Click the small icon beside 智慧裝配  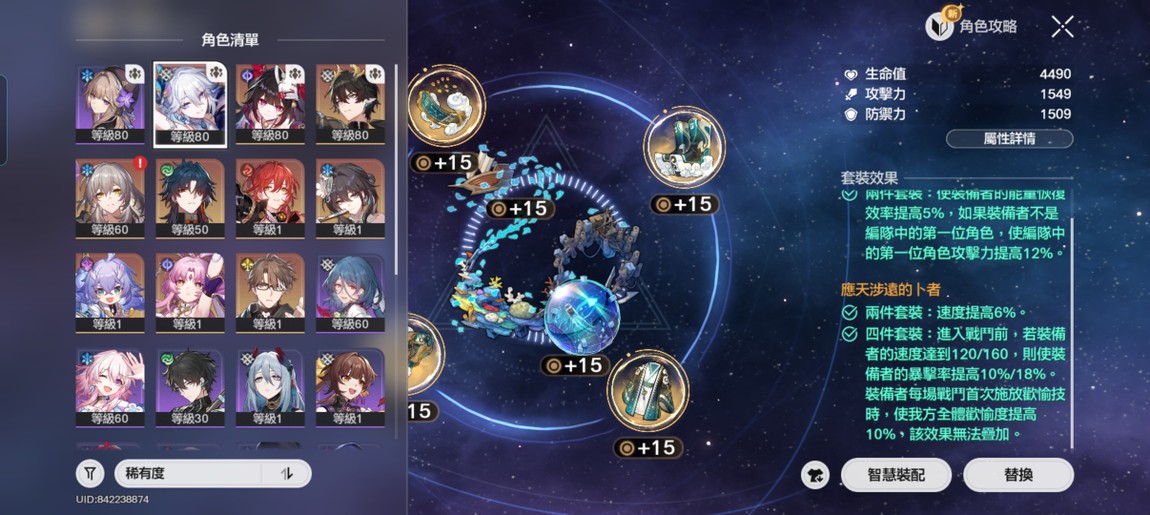point(816,475)
